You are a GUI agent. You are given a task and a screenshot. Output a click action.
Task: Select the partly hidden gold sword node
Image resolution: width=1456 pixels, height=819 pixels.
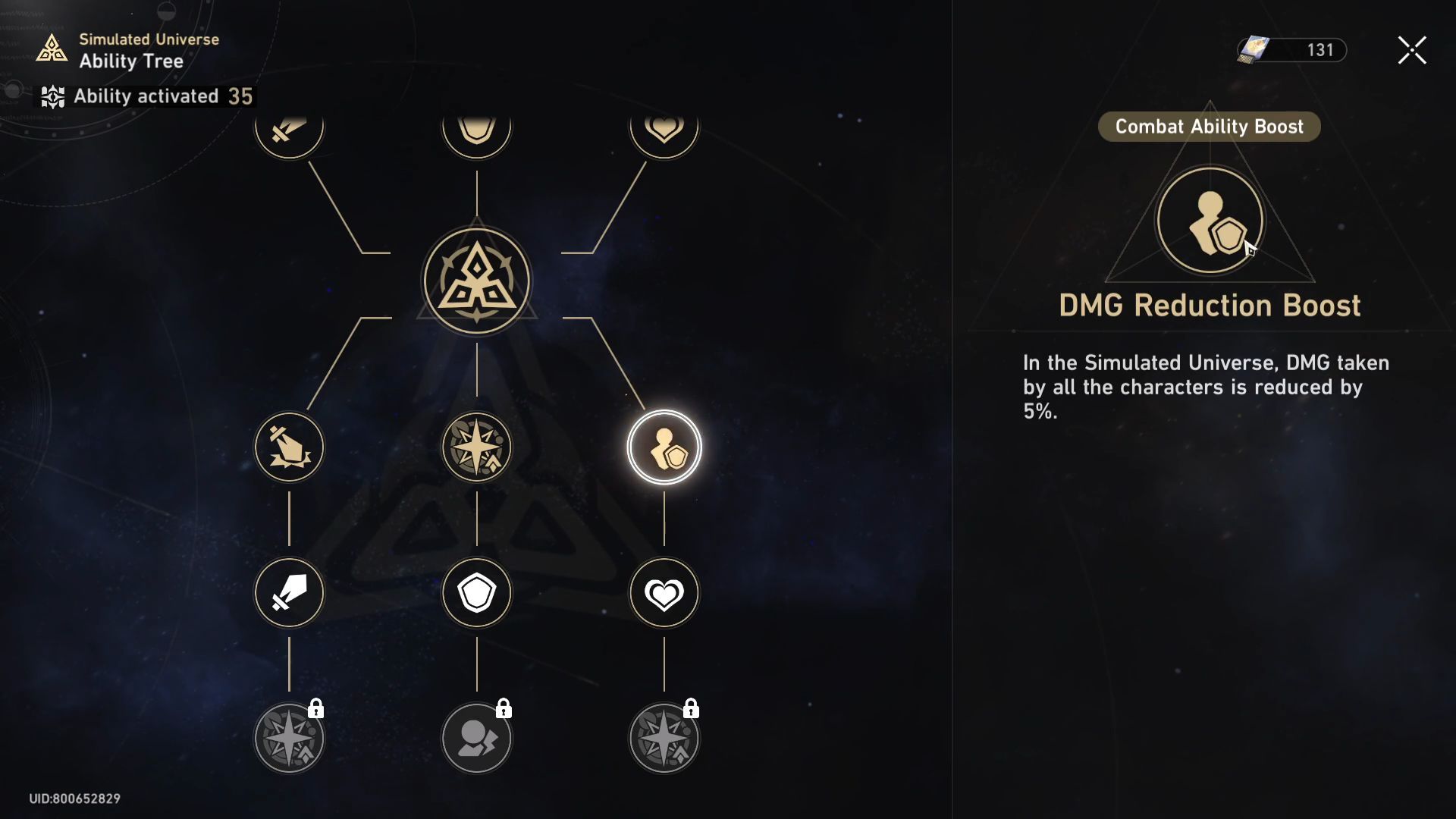[x=289, y=132]
